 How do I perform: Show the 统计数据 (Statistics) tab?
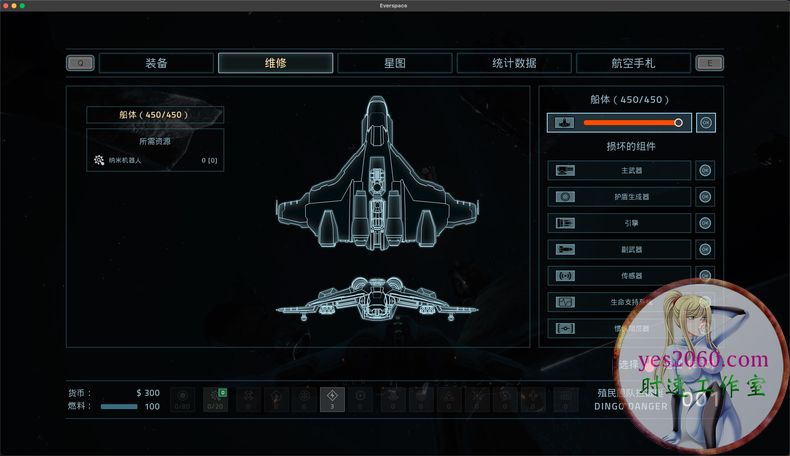(514, 63)
